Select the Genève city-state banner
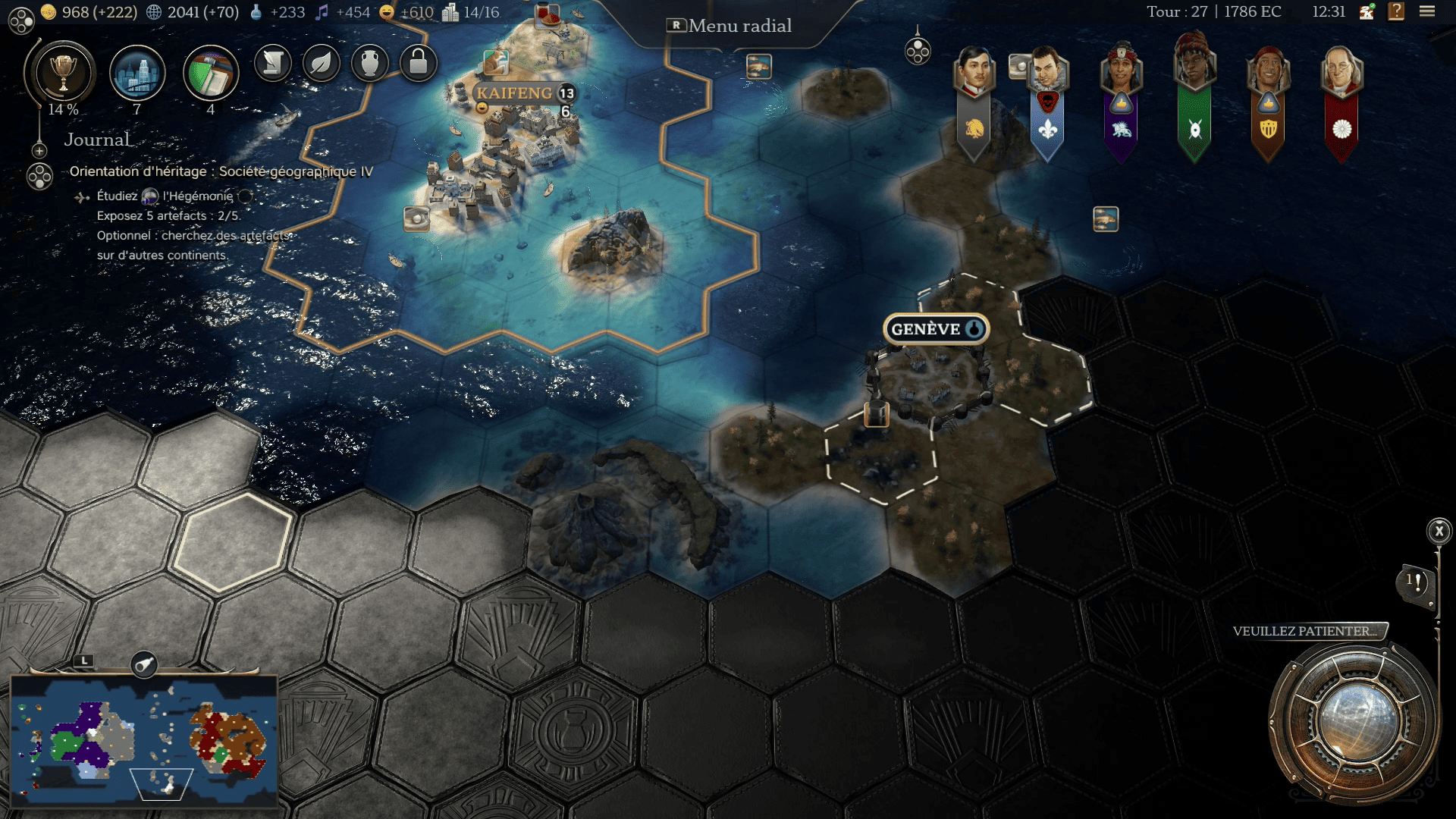The height and width of the screenshot is (819, 1456). (x=935, y=329)
